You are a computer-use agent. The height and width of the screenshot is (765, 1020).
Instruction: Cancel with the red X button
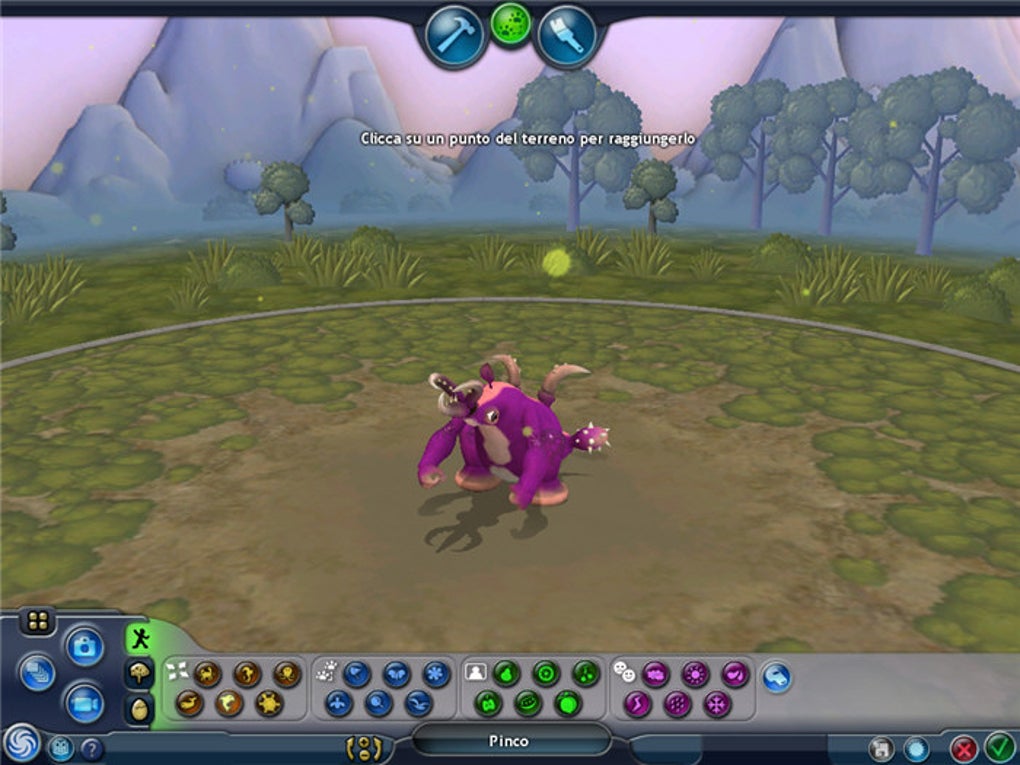963,748
